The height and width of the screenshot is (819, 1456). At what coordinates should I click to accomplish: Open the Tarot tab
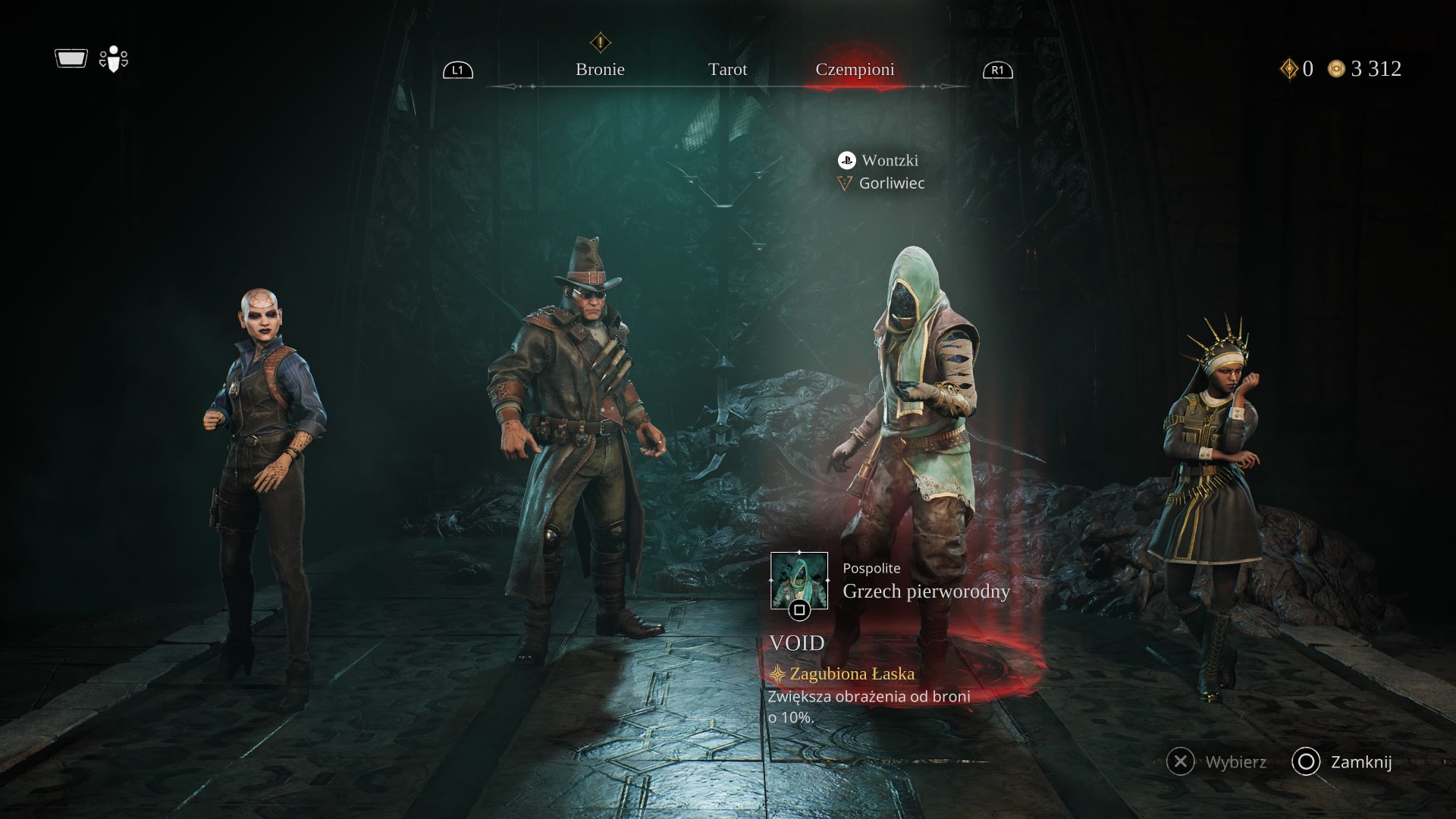pyautogui.click(x=727, y=70)
